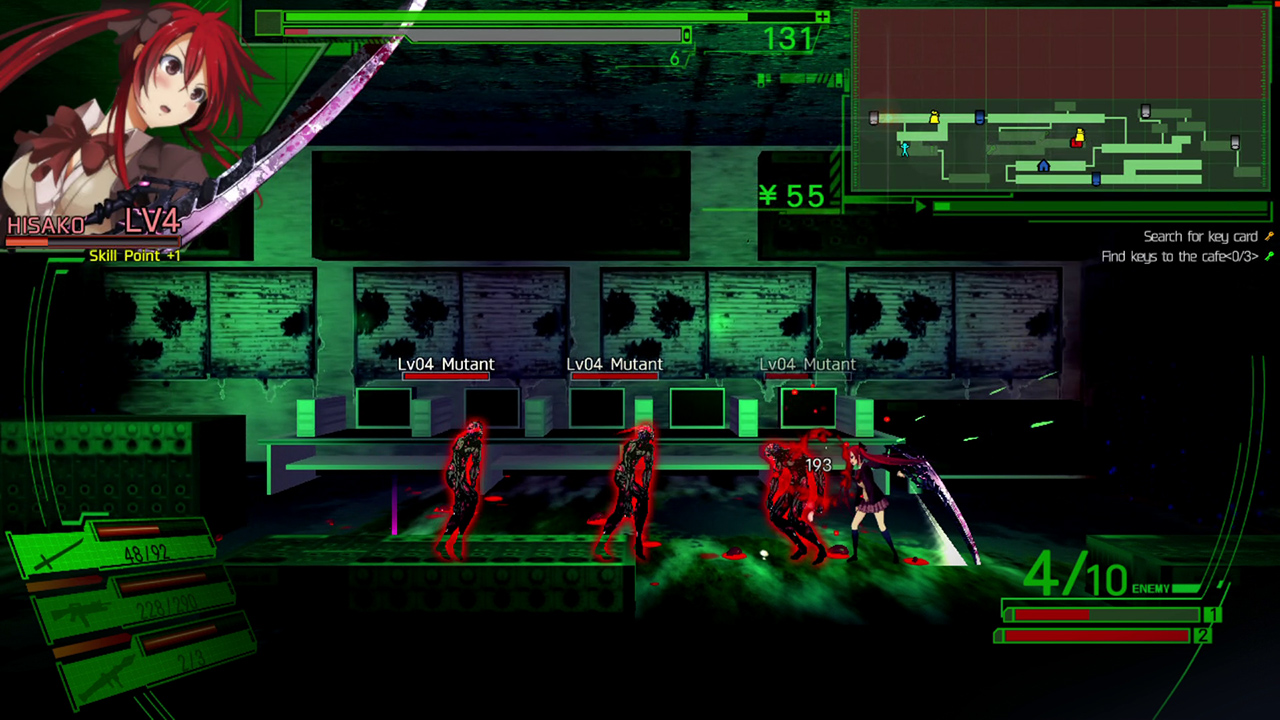Toggle the 'Search for key card' objective

[x=1200, y=236]
